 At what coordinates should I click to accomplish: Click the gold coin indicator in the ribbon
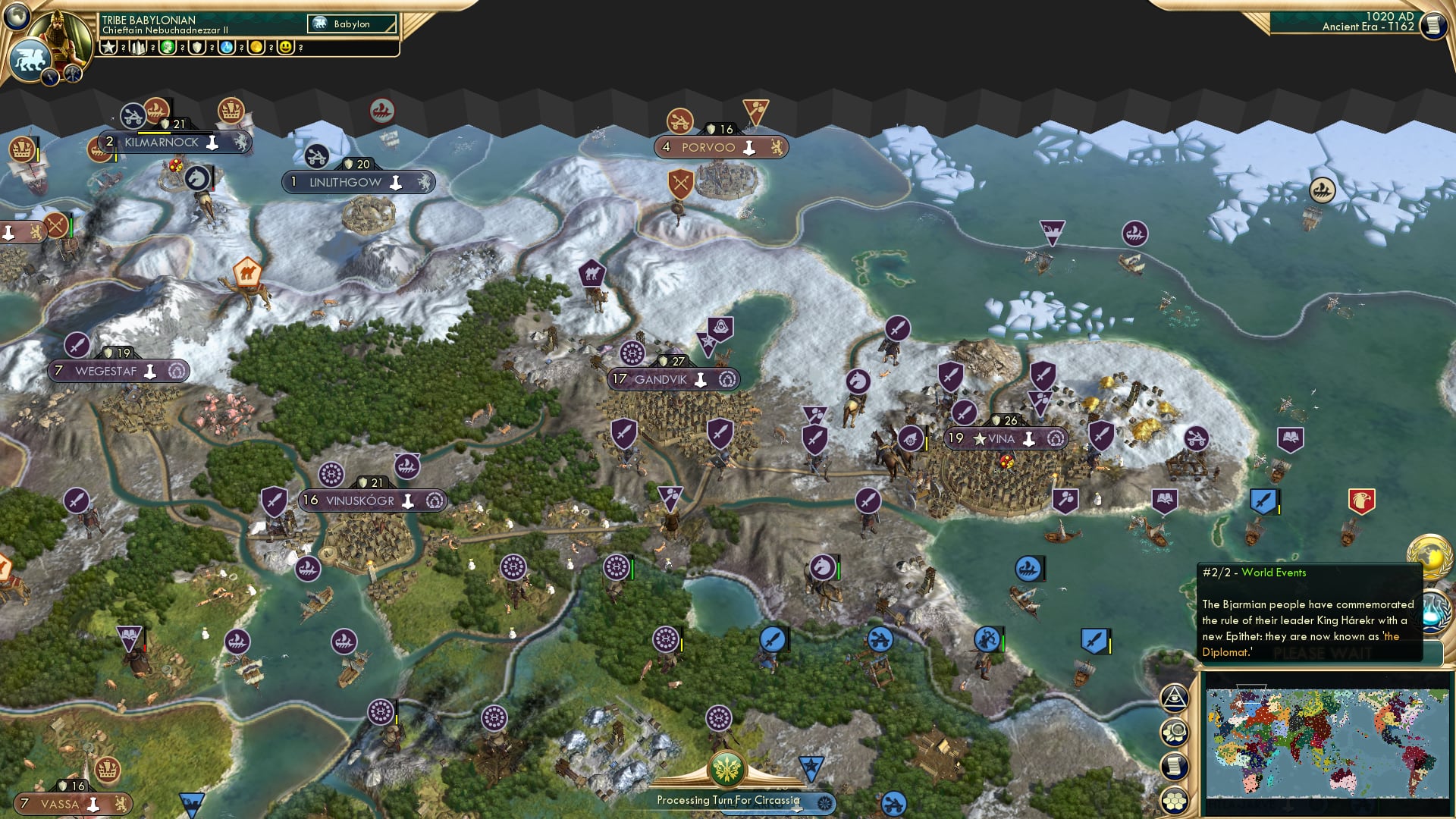(256, 47)
